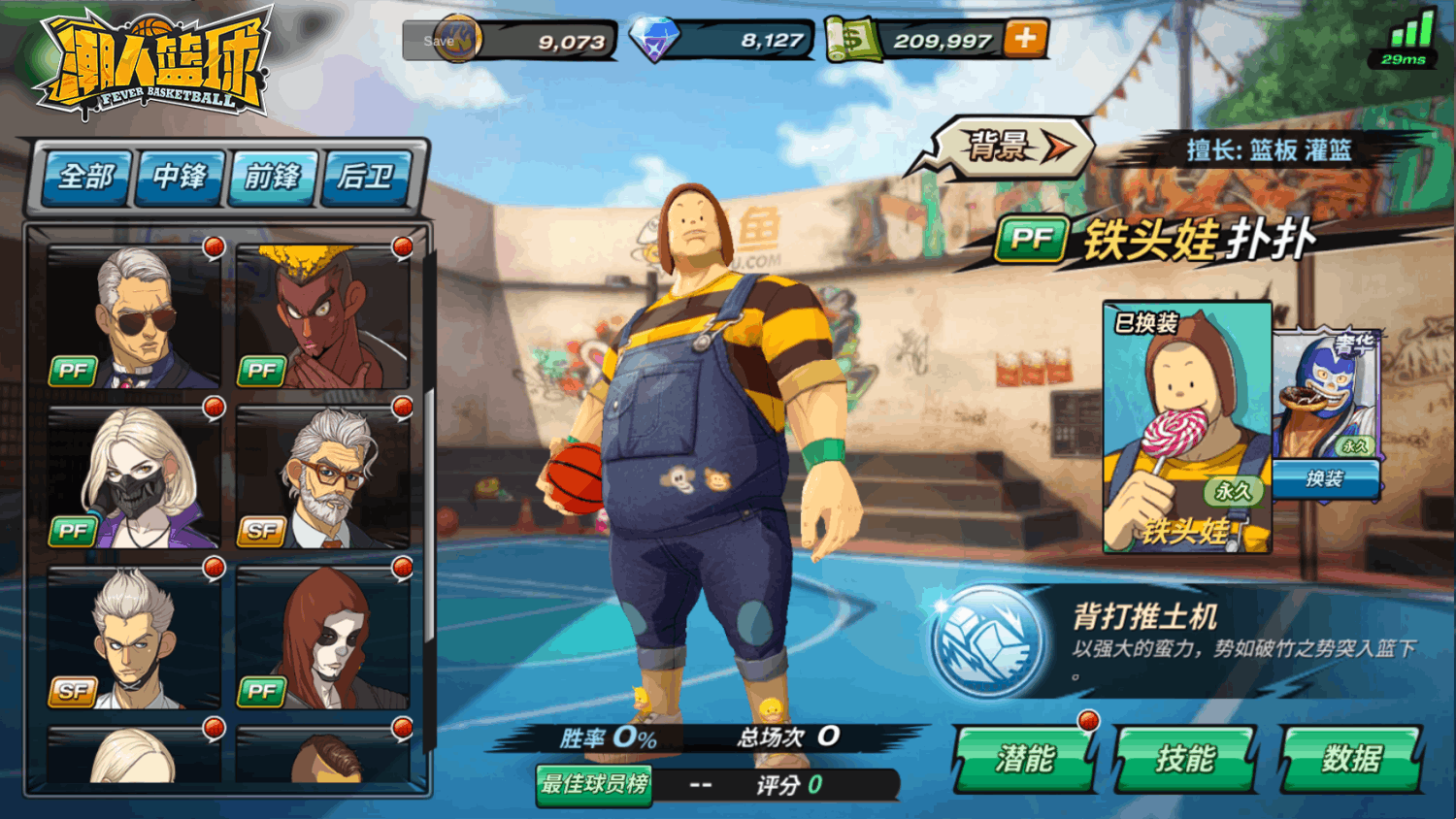Open the 技能 (Skills) menu

point(1185,759)
